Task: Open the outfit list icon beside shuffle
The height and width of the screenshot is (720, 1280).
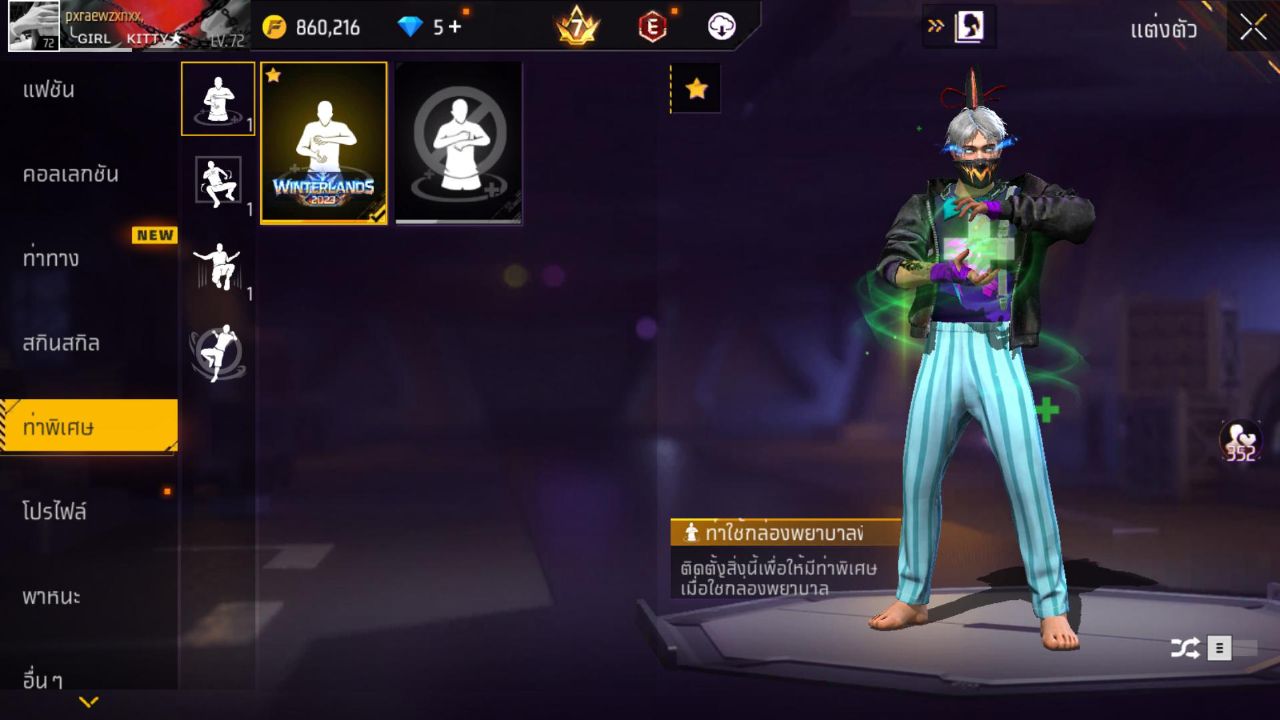Action: [1218, 647]
